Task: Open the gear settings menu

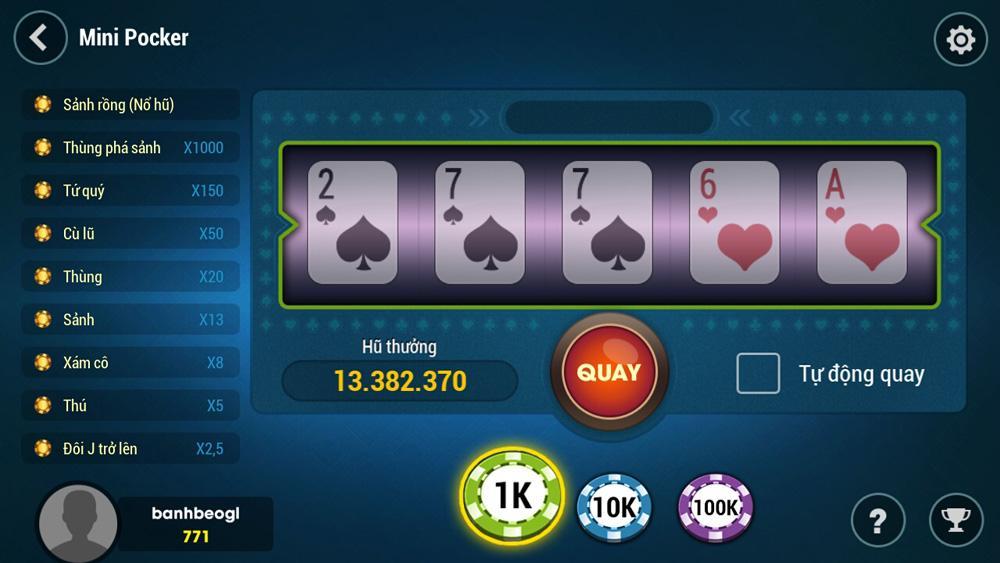Action: [960, 39]
